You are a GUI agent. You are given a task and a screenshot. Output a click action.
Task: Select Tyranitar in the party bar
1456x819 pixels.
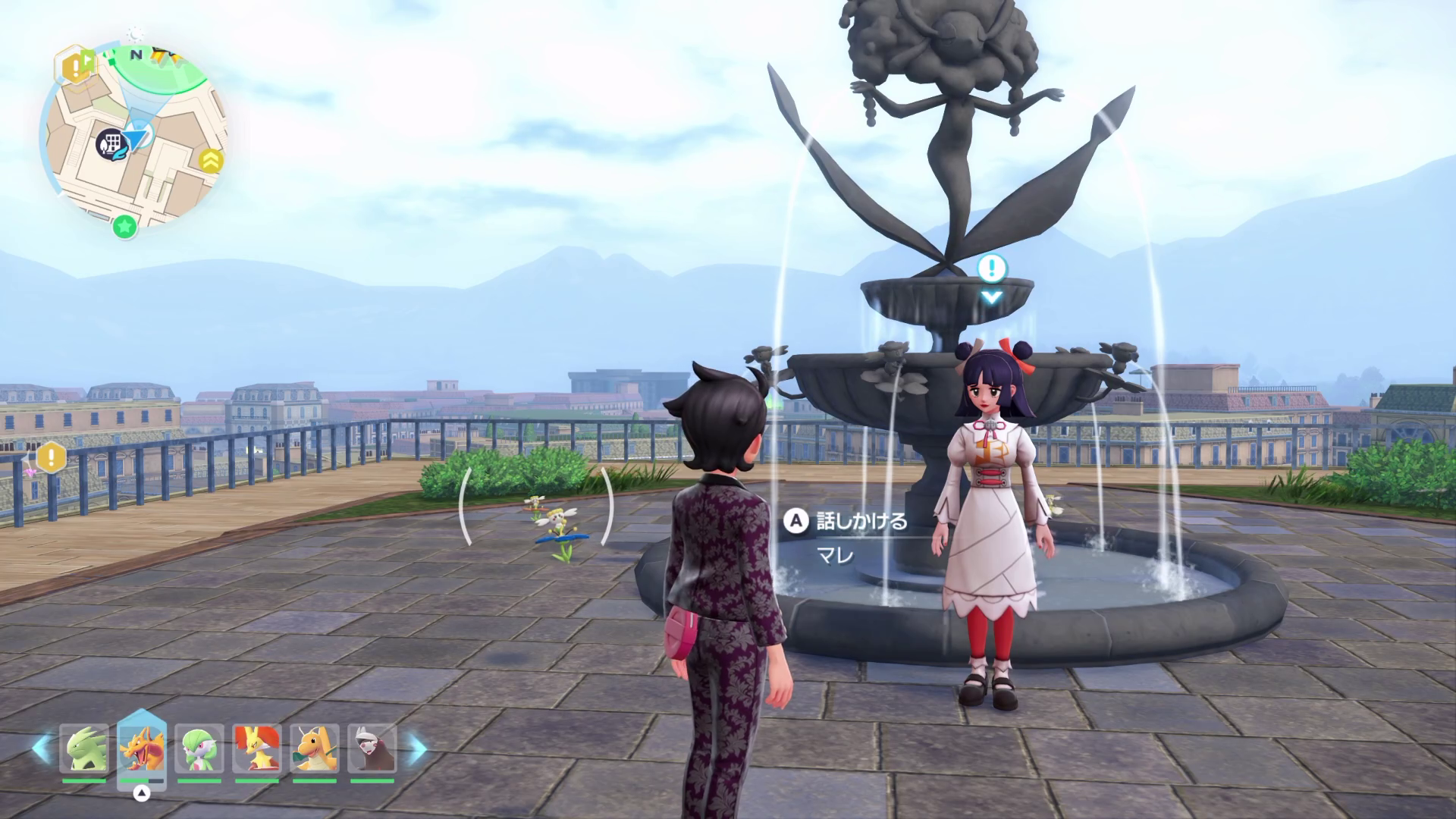pos(84,748)
